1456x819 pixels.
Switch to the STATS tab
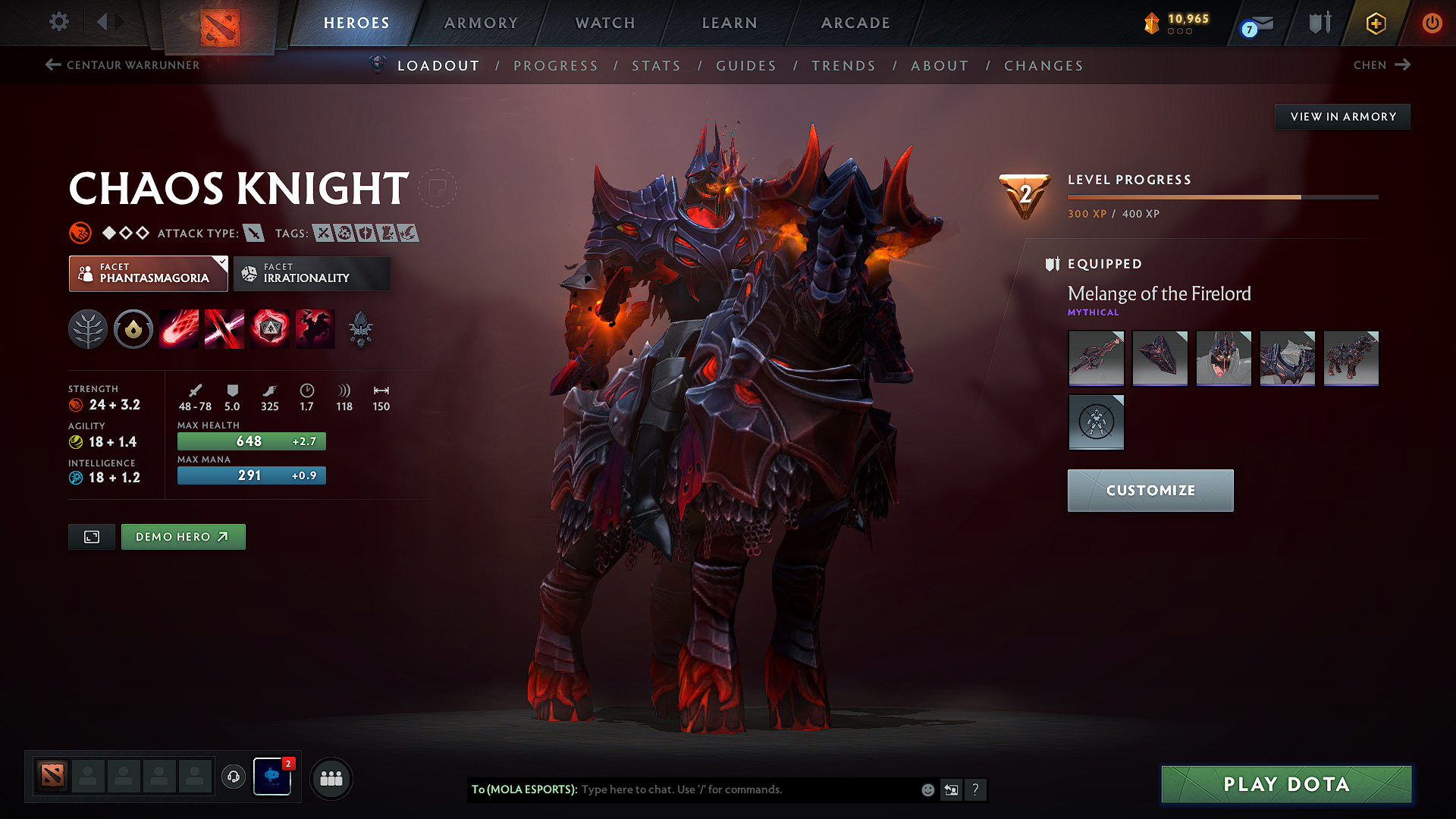[657, 66]
